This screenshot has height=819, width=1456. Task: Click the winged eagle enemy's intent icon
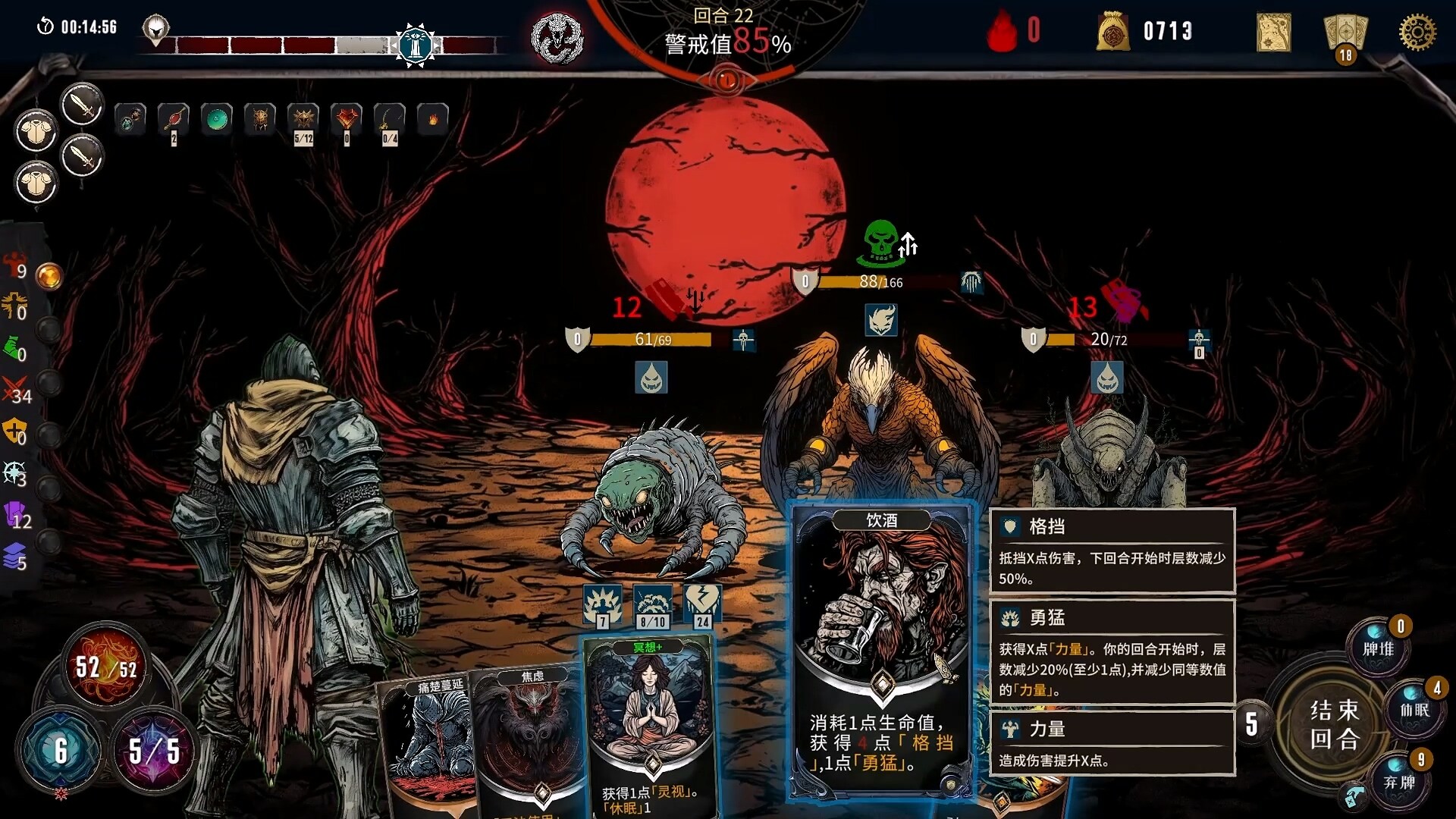882,321
